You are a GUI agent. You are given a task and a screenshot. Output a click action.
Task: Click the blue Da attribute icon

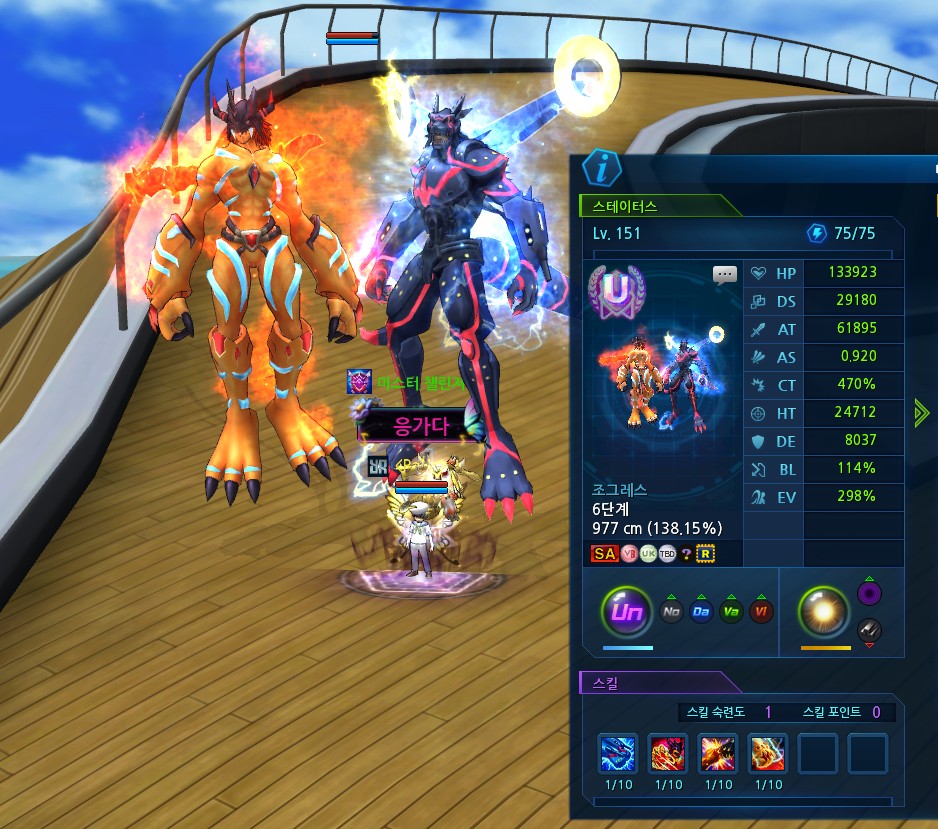coord(701,611)
